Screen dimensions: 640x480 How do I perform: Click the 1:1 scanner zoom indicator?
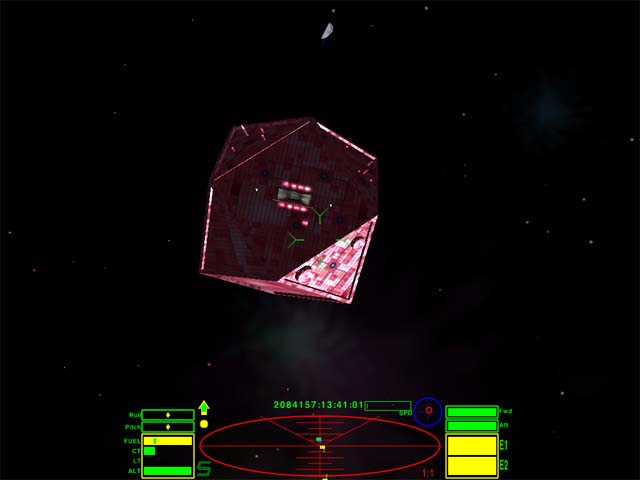(x=428, y=473)
